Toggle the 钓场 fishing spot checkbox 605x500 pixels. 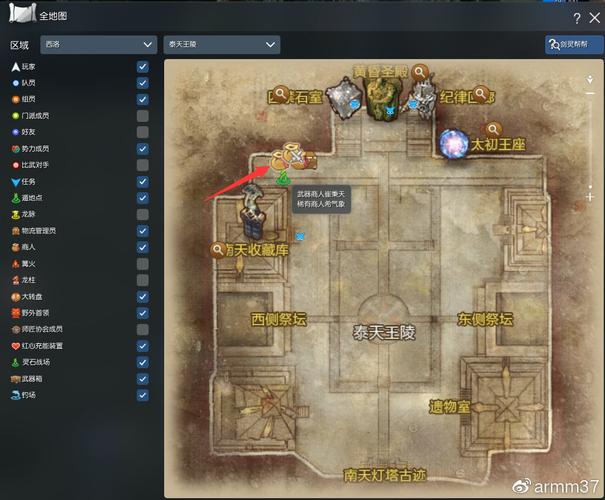pyautogui.click(x=143, y=395)
